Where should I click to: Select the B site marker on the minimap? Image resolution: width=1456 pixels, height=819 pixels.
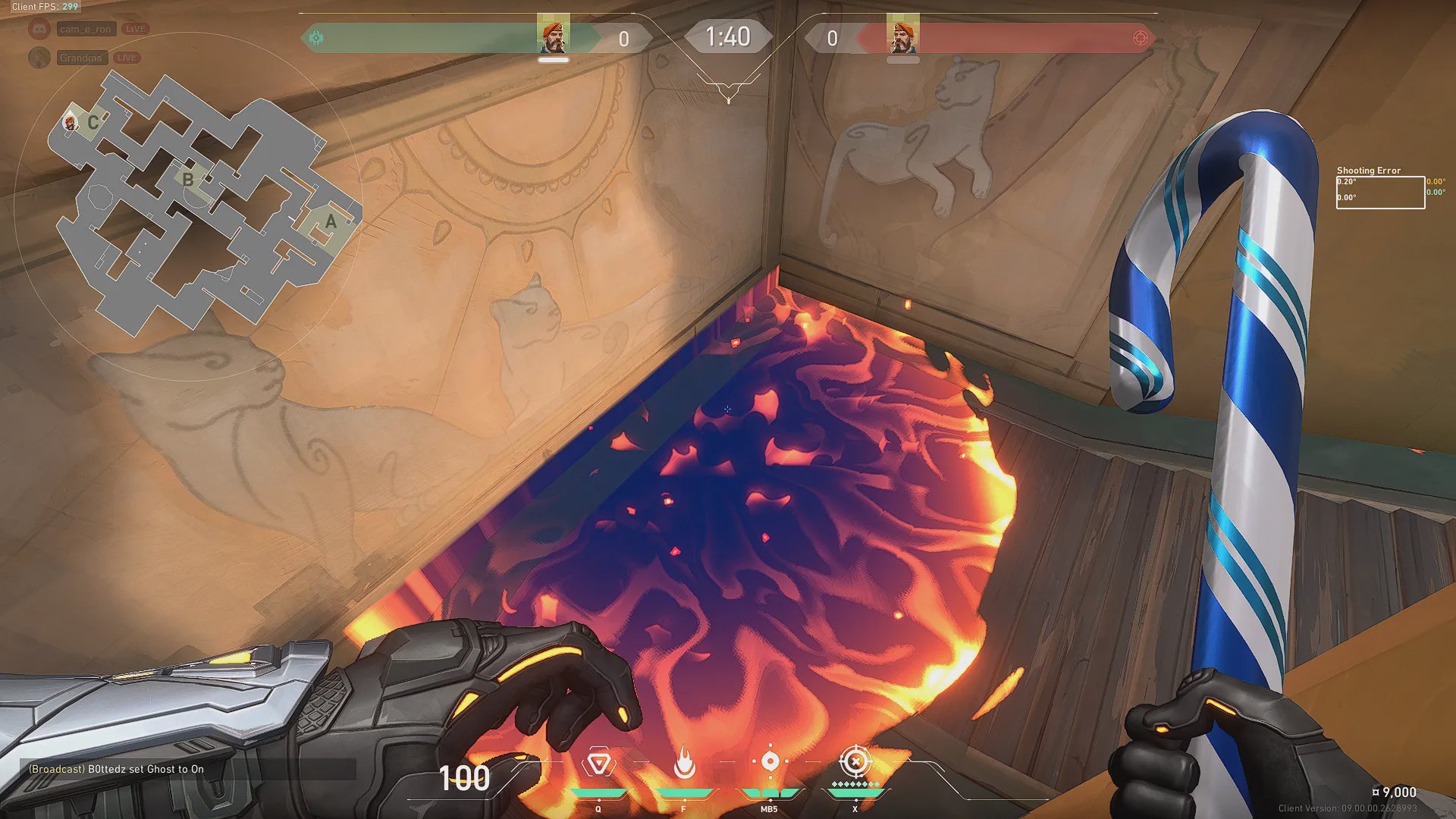pos(187,180)
